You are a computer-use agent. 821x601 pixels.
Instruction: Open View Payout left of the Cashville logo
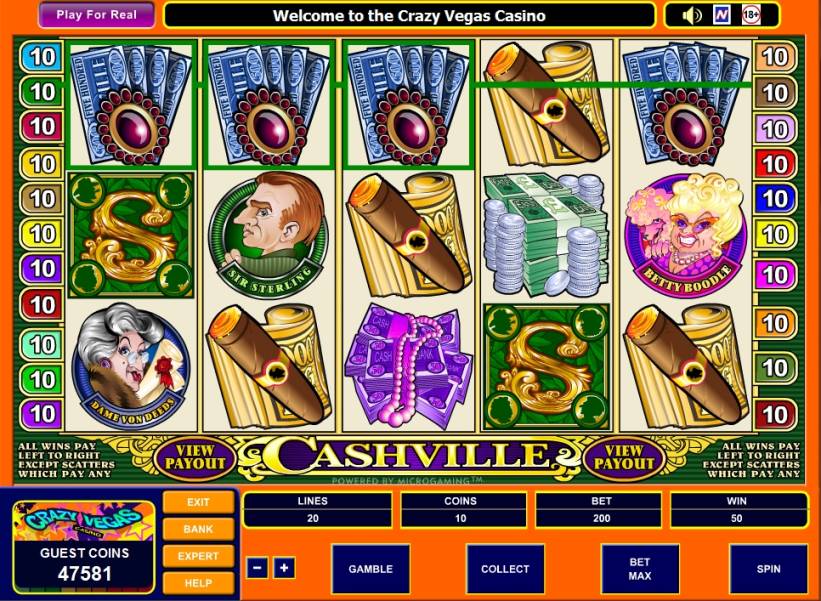tap(196, 458)
